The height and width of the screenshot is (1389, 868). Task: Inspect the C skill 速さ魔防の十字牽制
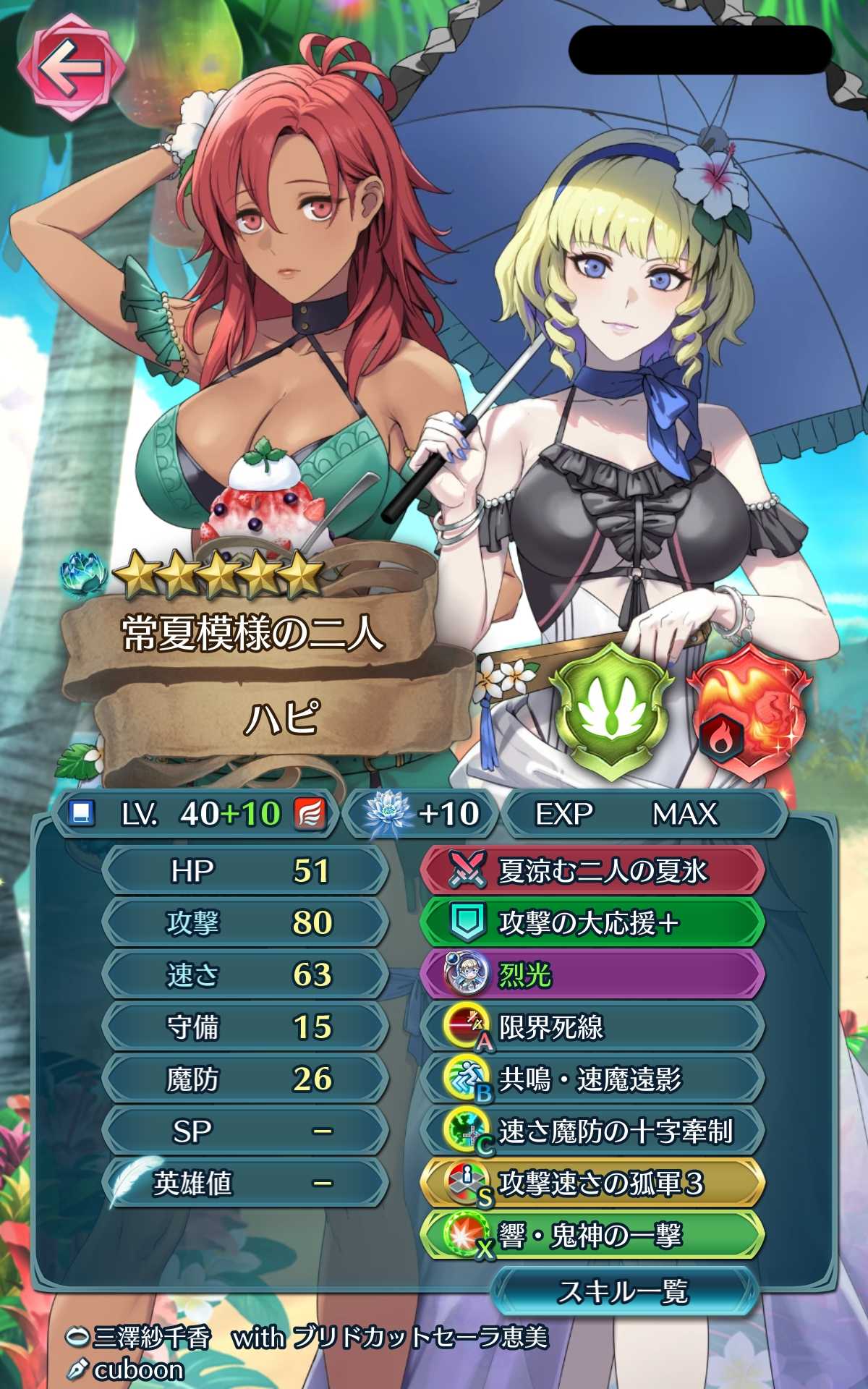pos(592,1131)
